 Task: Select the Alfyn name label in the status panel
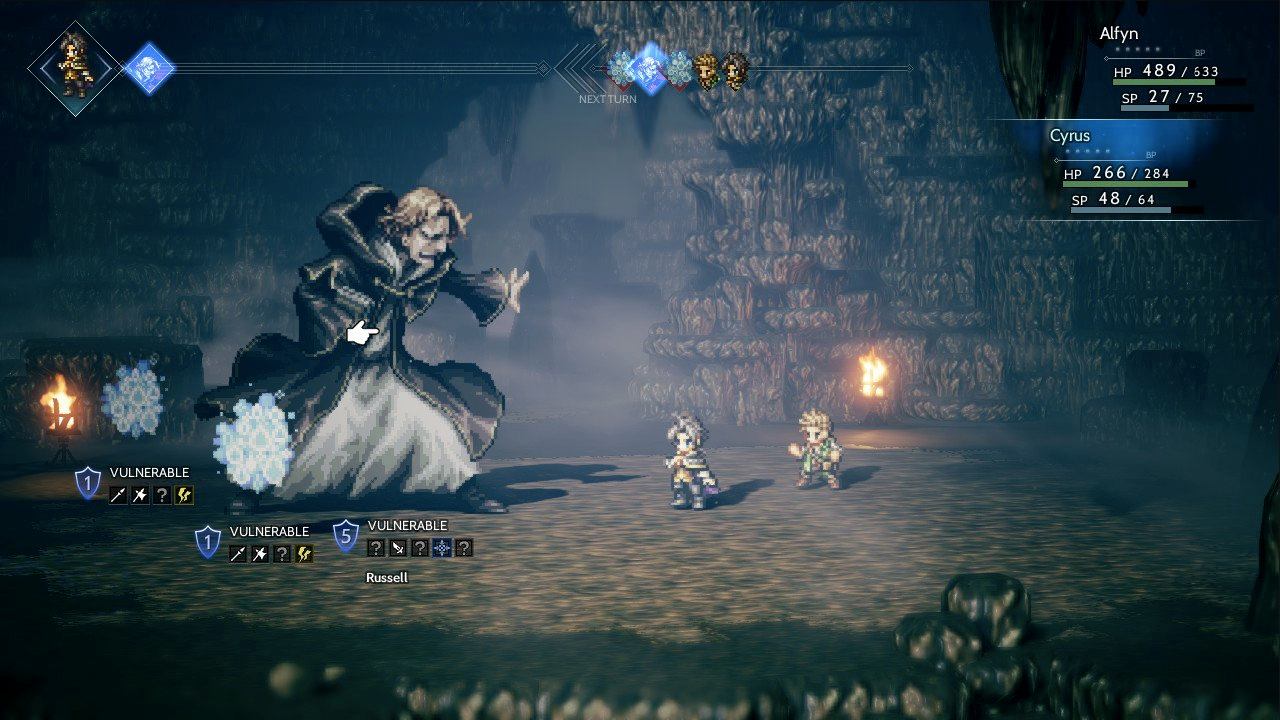click(x=1119, y=33)
